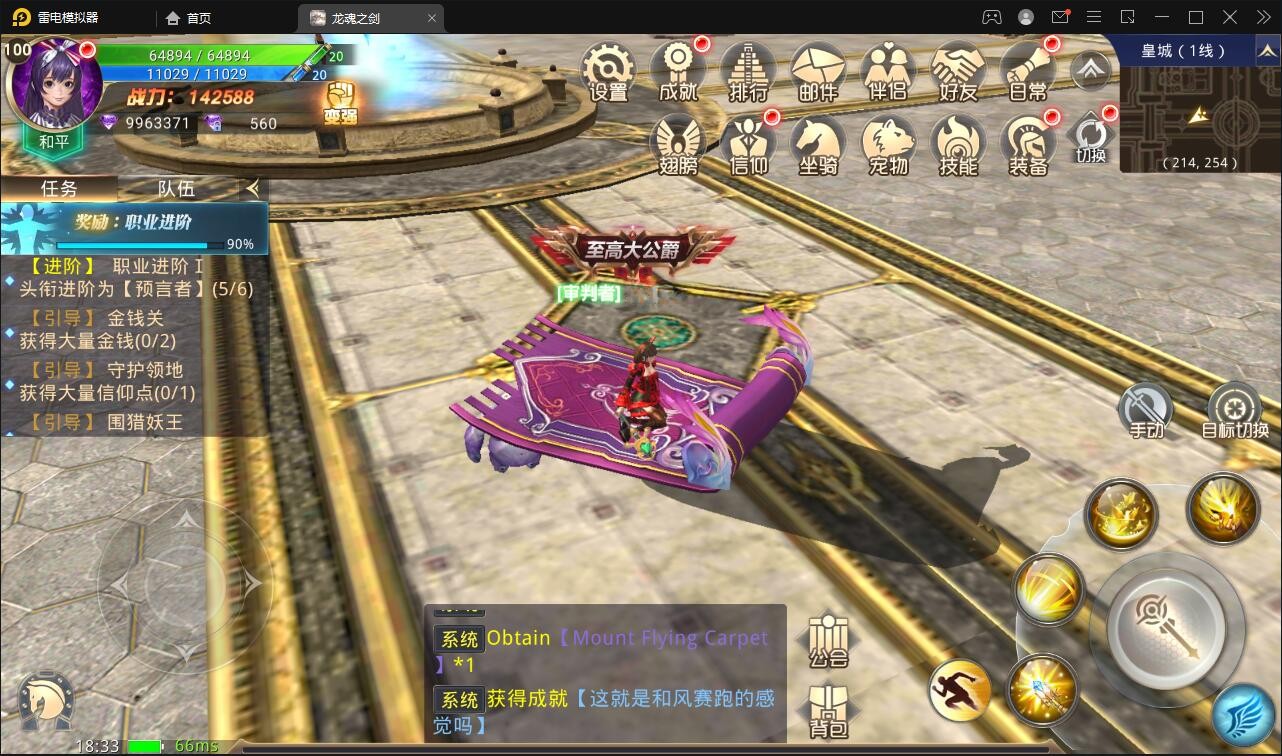The image size is (1282, 756).
Task: Open the 日常 daily activities
Action: click(1028, 70)
